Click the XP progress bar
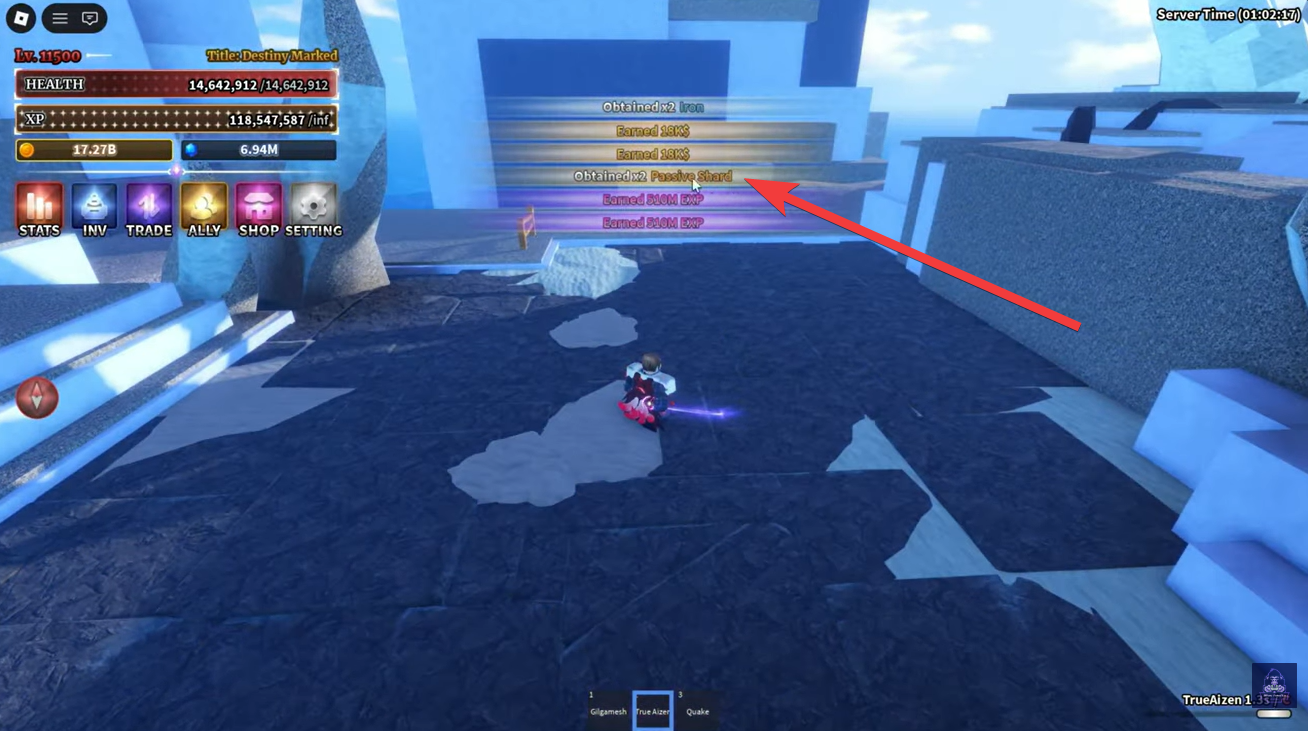Viewport: 1308px width, 731px height. (175, 119)
